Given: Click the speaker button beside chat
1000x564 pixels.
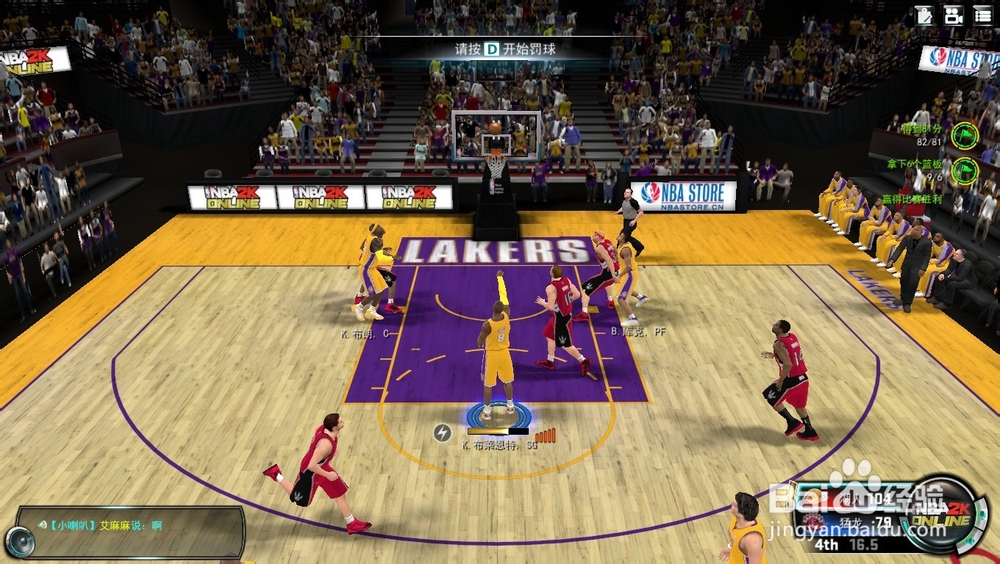Looking at the screenshot, I should click(x=20, y=541).
